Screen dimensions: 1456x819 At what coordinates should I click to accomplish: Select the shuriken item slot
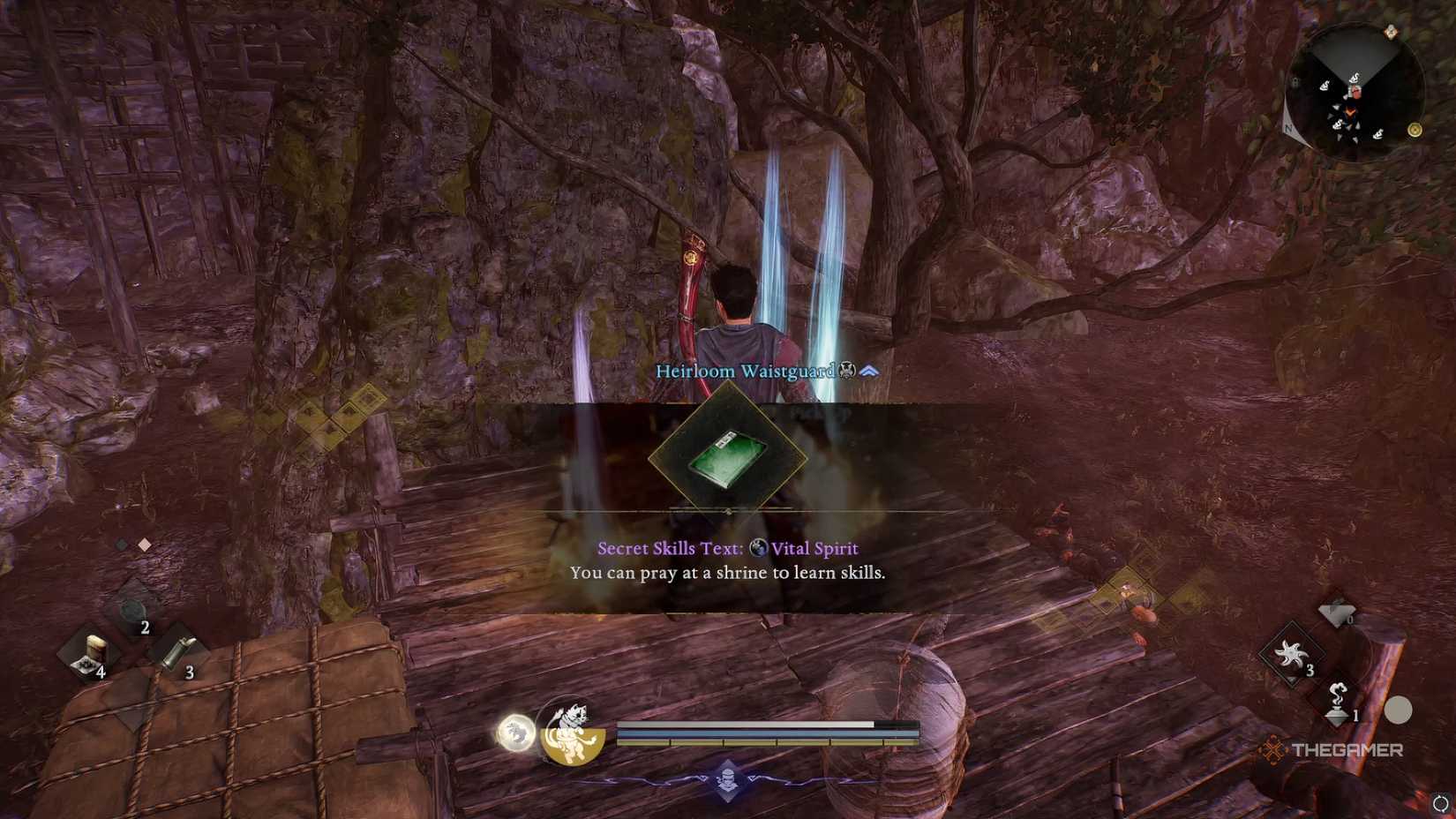click(x=1291, y=654)
